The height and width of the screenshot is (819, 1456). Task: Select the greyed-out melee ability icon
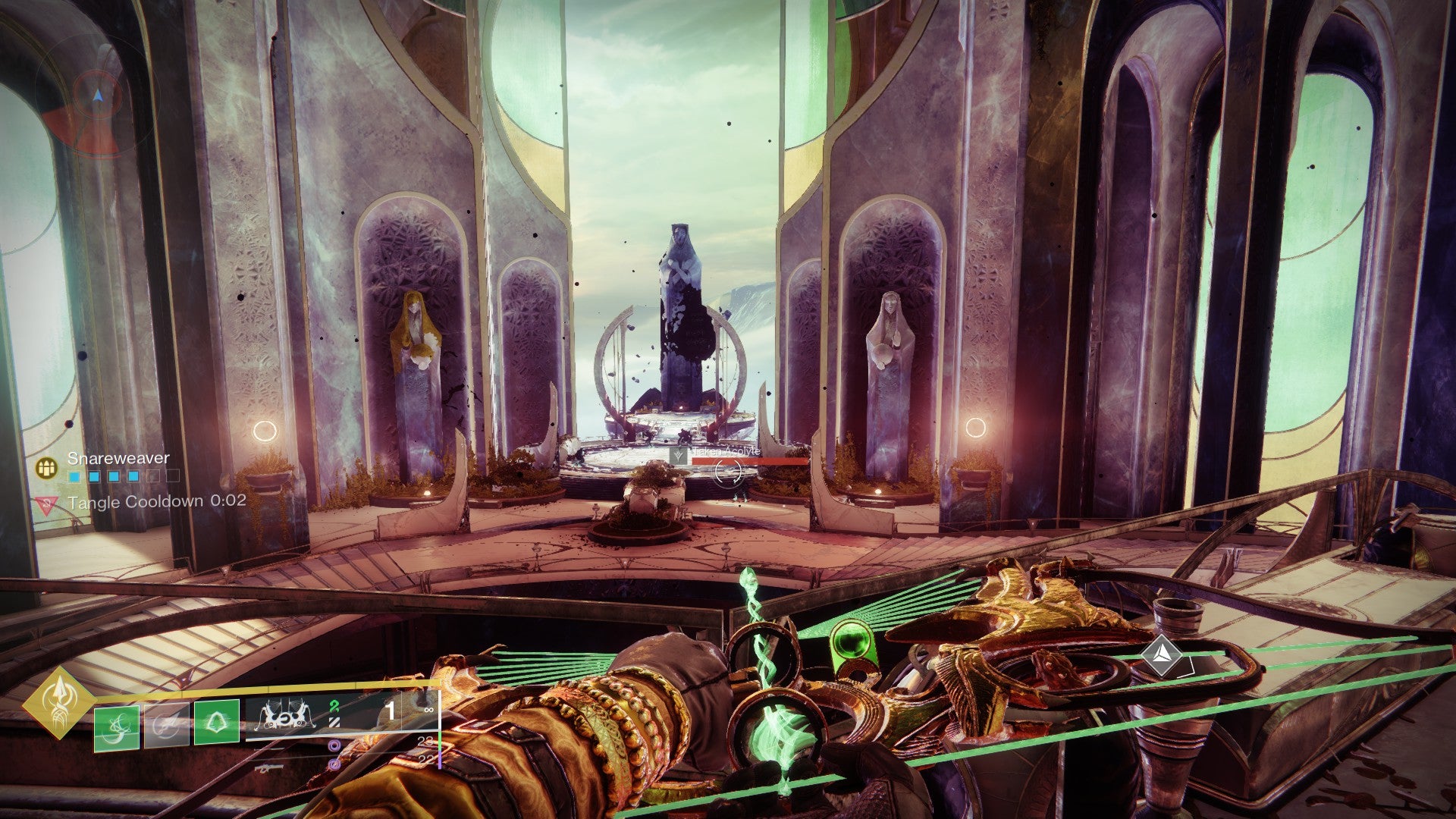point(166,726)
